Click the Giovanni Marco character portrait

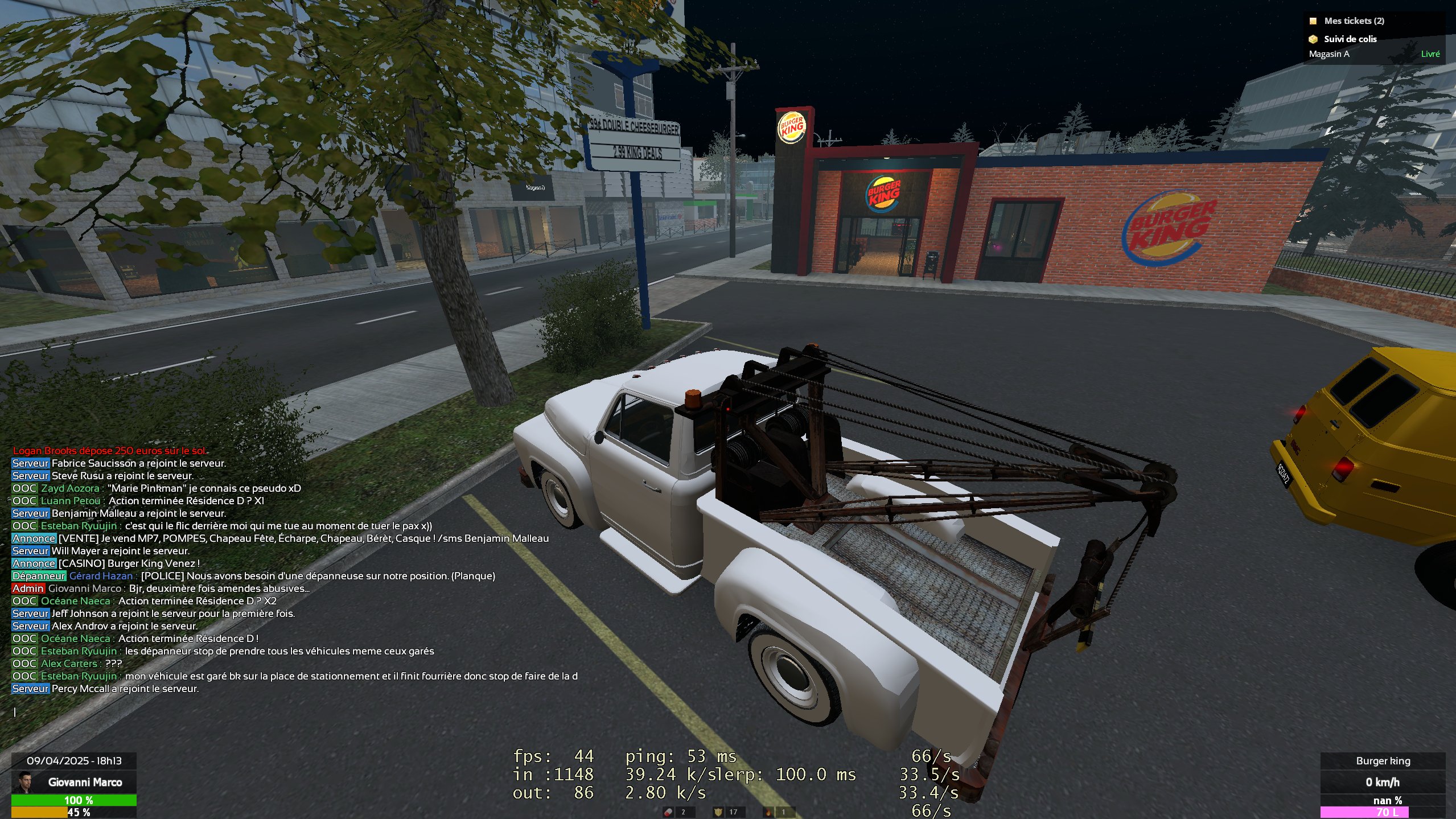[x=23, y=782]
